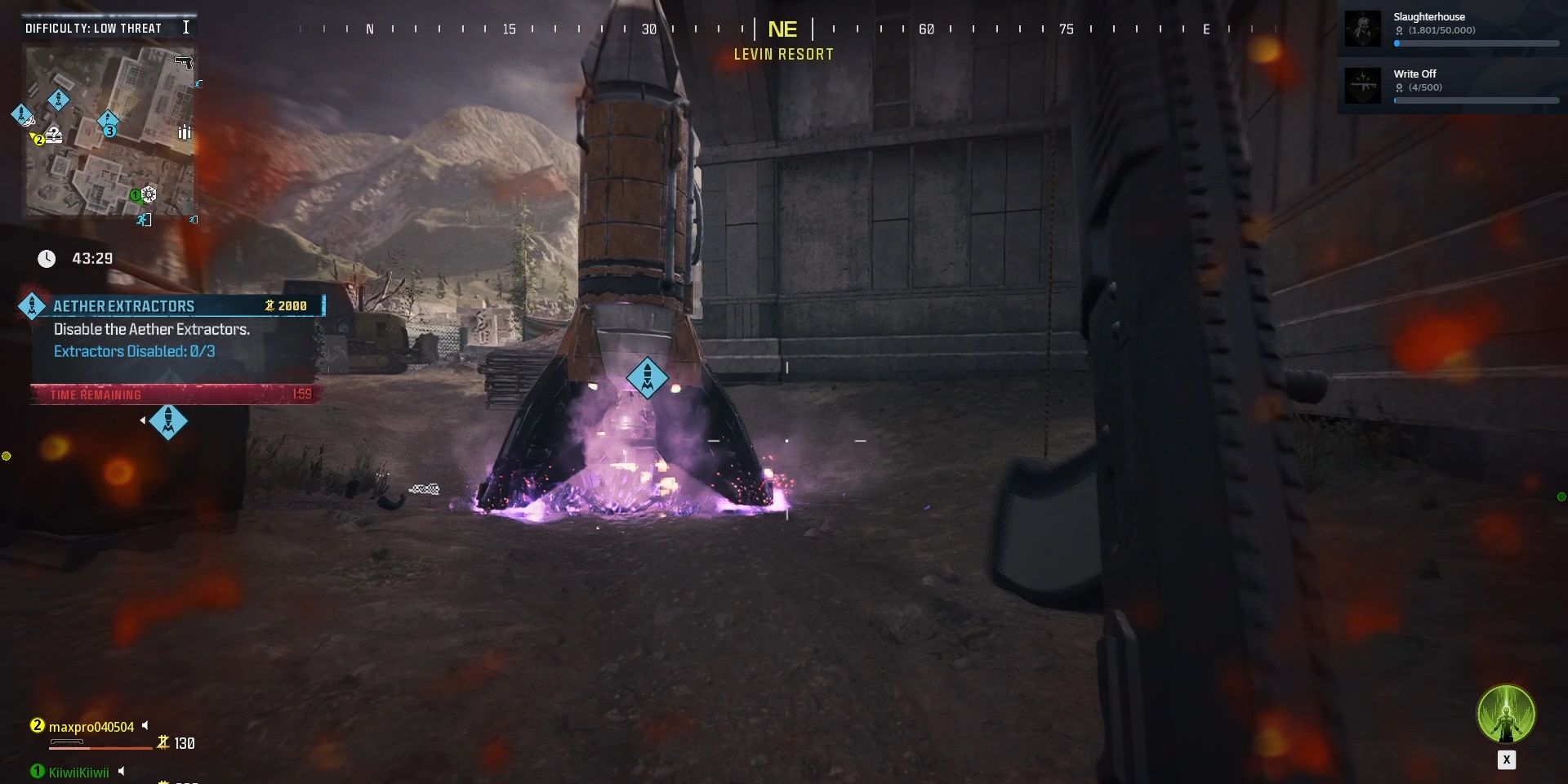Click the Time Remaining countdown bar
Screen dimensions: 1568x784
click(176, 394)
